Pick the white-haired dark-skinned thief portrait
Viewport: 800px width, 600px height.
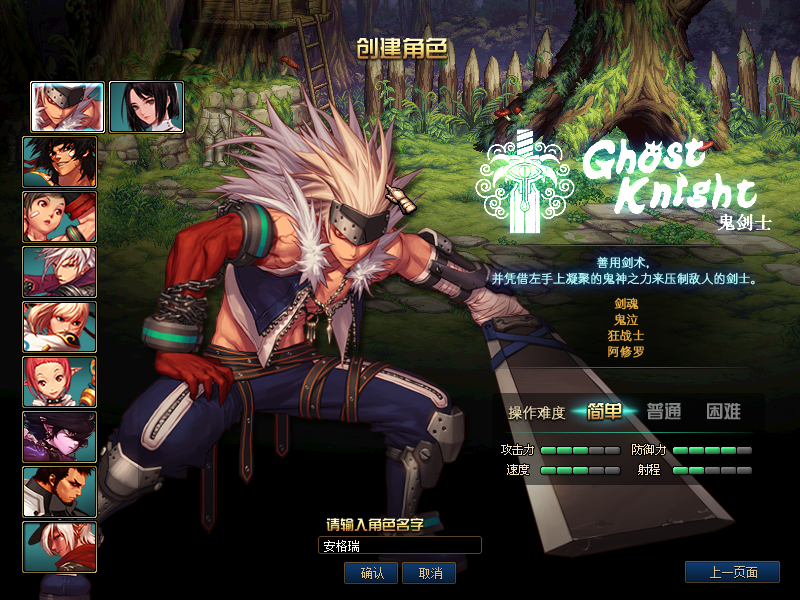point(60,547)
